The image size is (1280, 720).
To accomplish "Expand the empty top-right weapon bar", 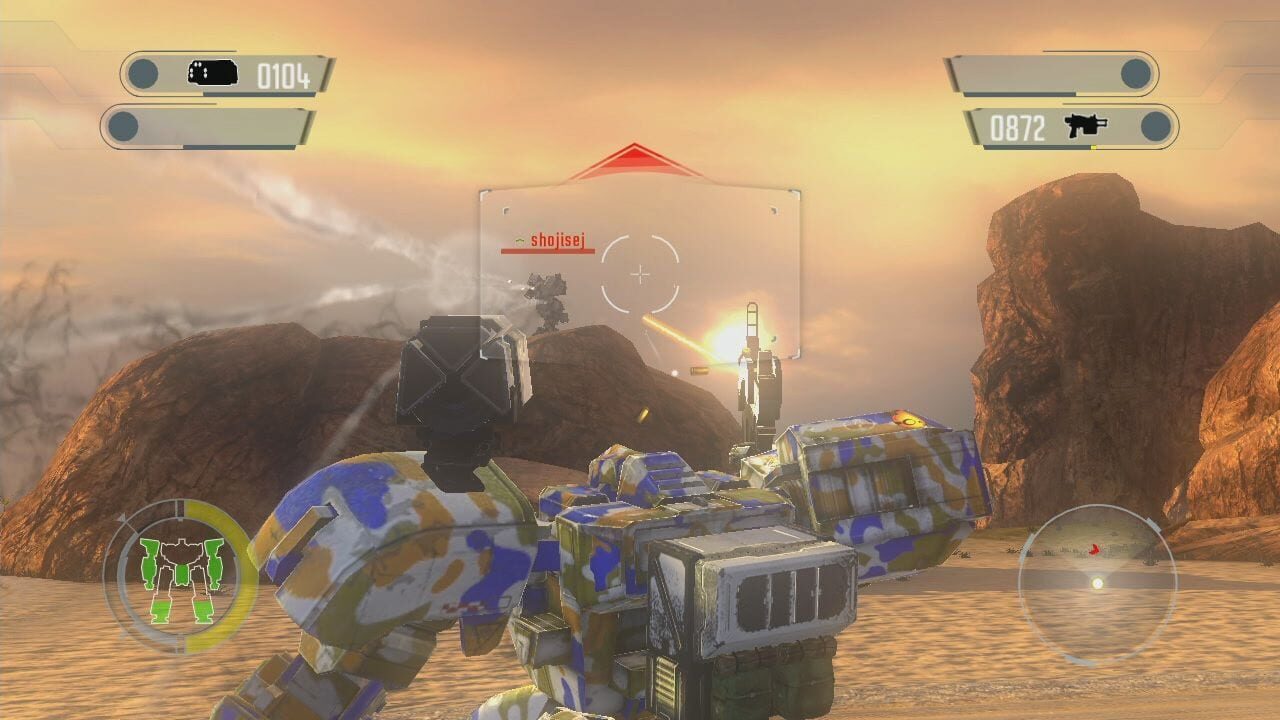I will pos(1040,71).
